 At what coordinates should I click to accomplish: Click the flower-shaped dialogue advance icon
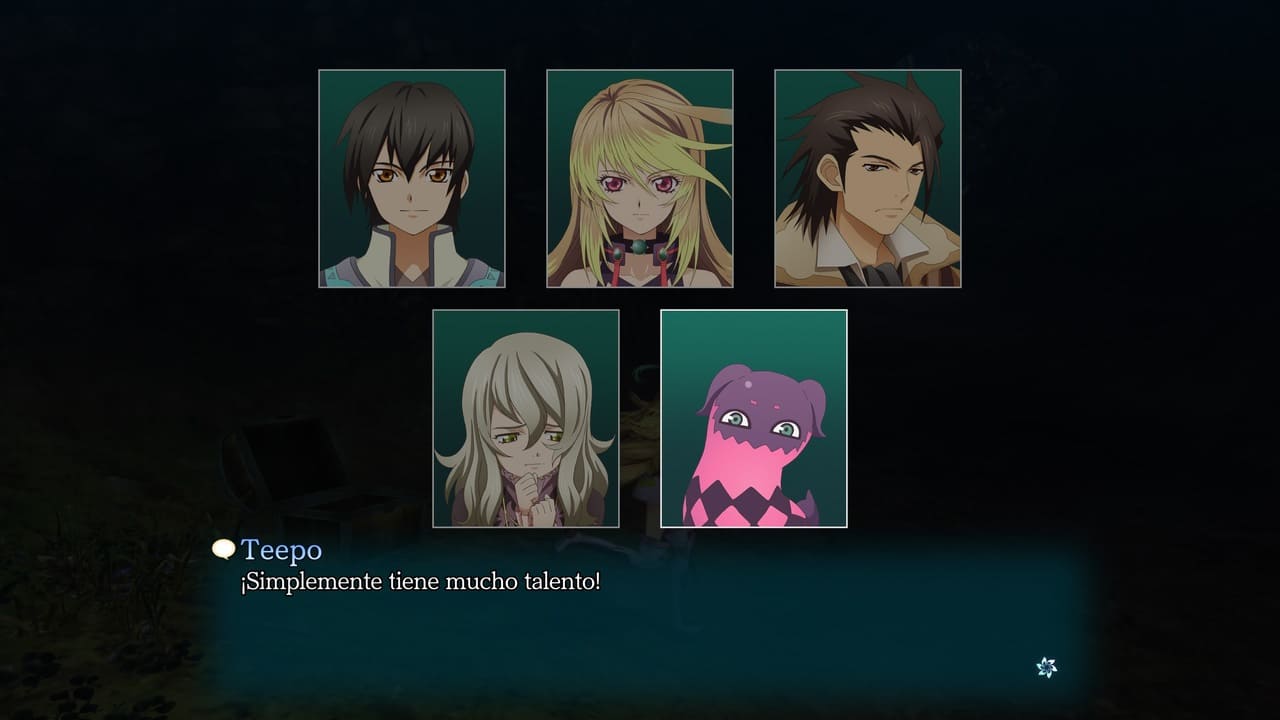[x=1046, y=667]
